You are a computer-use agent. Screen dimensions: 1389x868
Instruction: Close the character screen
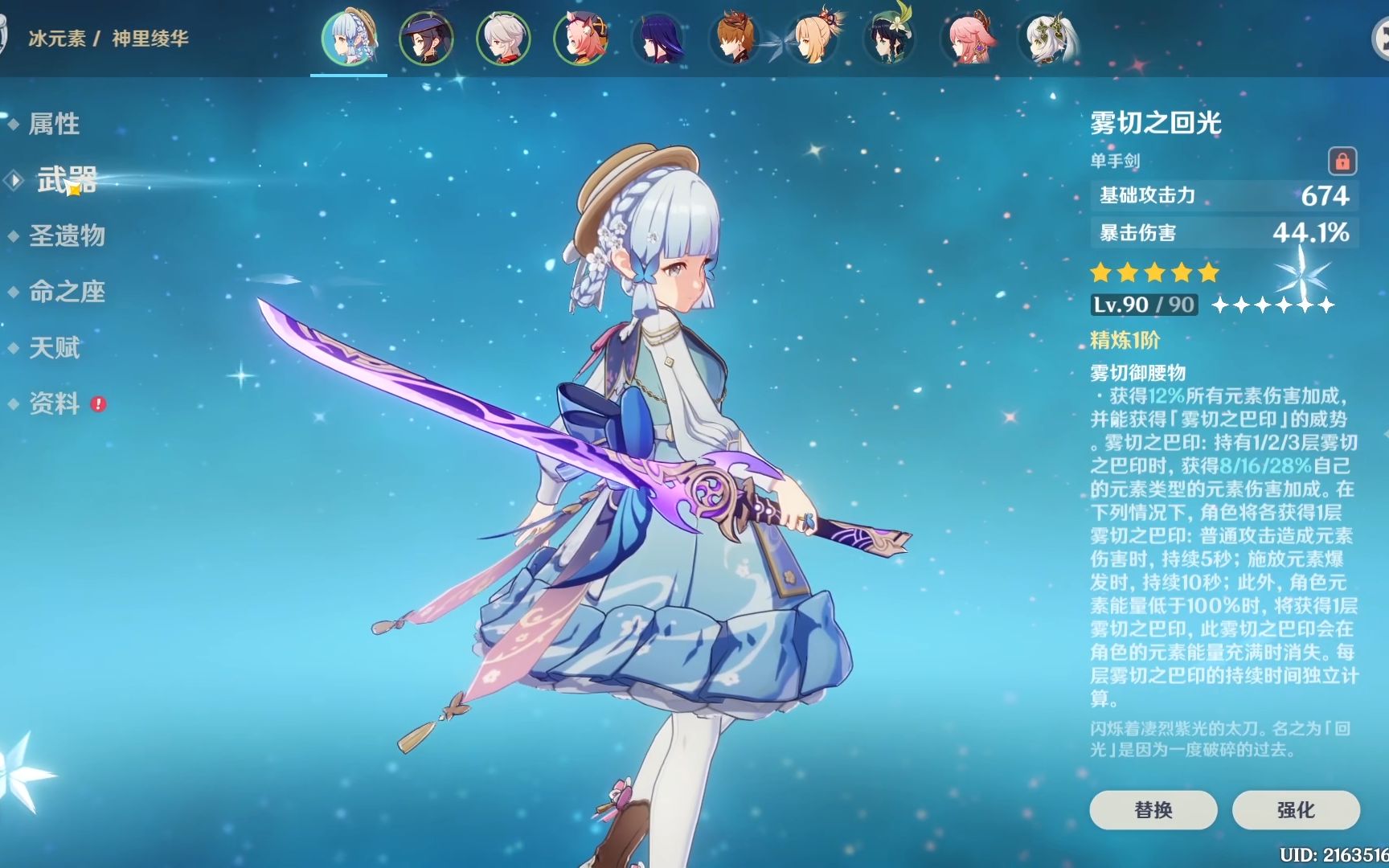1381,38
